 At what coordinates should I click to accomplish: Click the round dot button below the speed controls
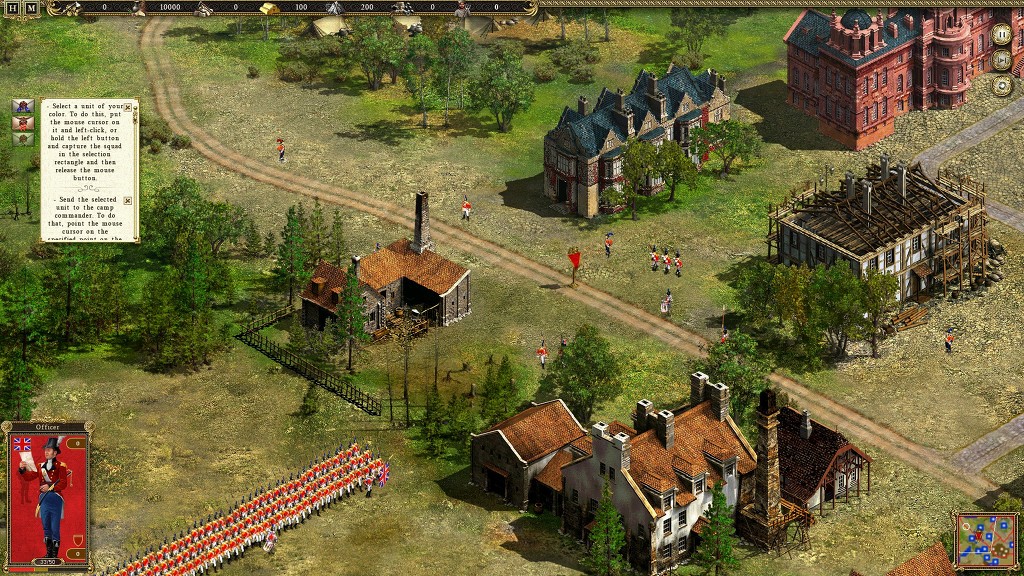pyautogui.click(x=1001, y=84)
